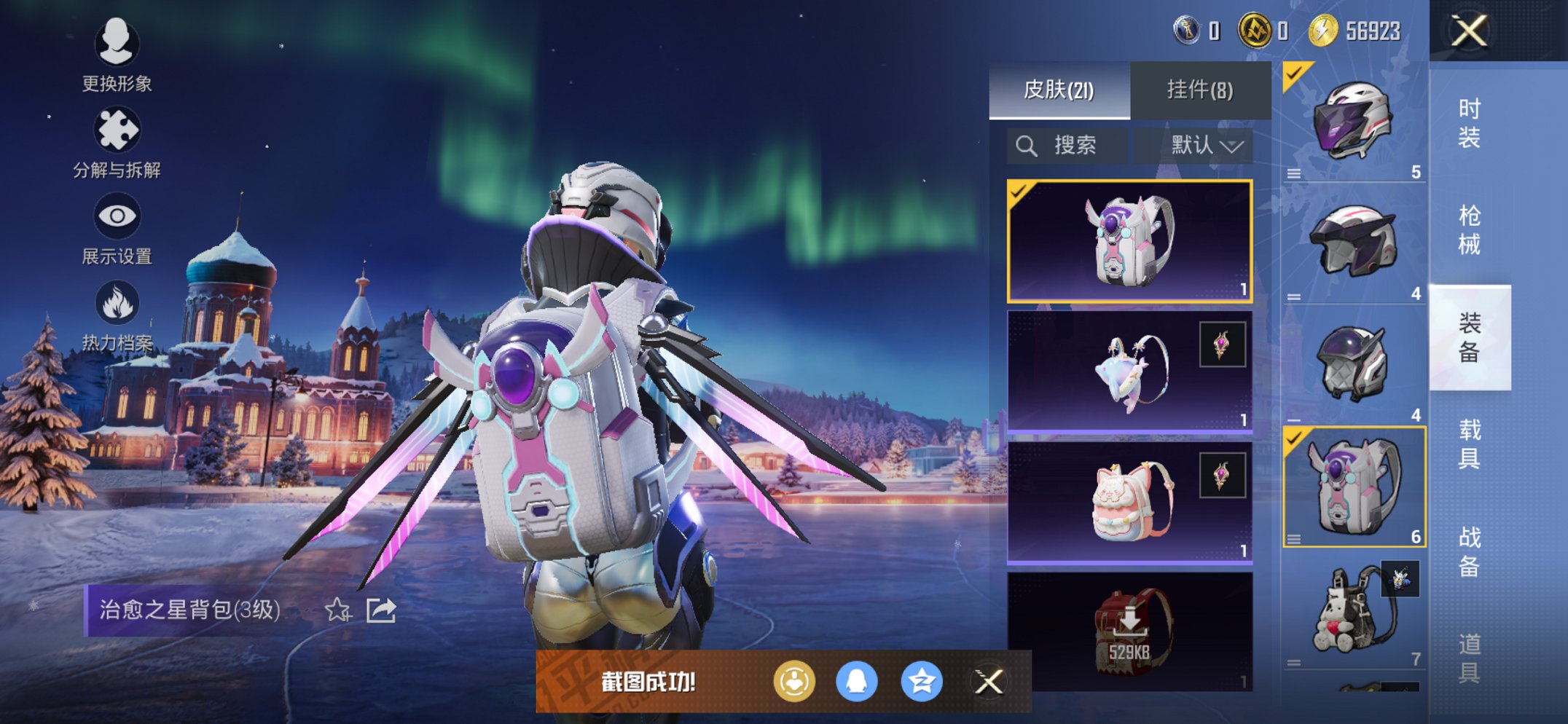The height and width of the screenshot is (724, 1568).
Task: Expand the equipped helmet options via its lines icon
Action: (x=1293, y=173)
